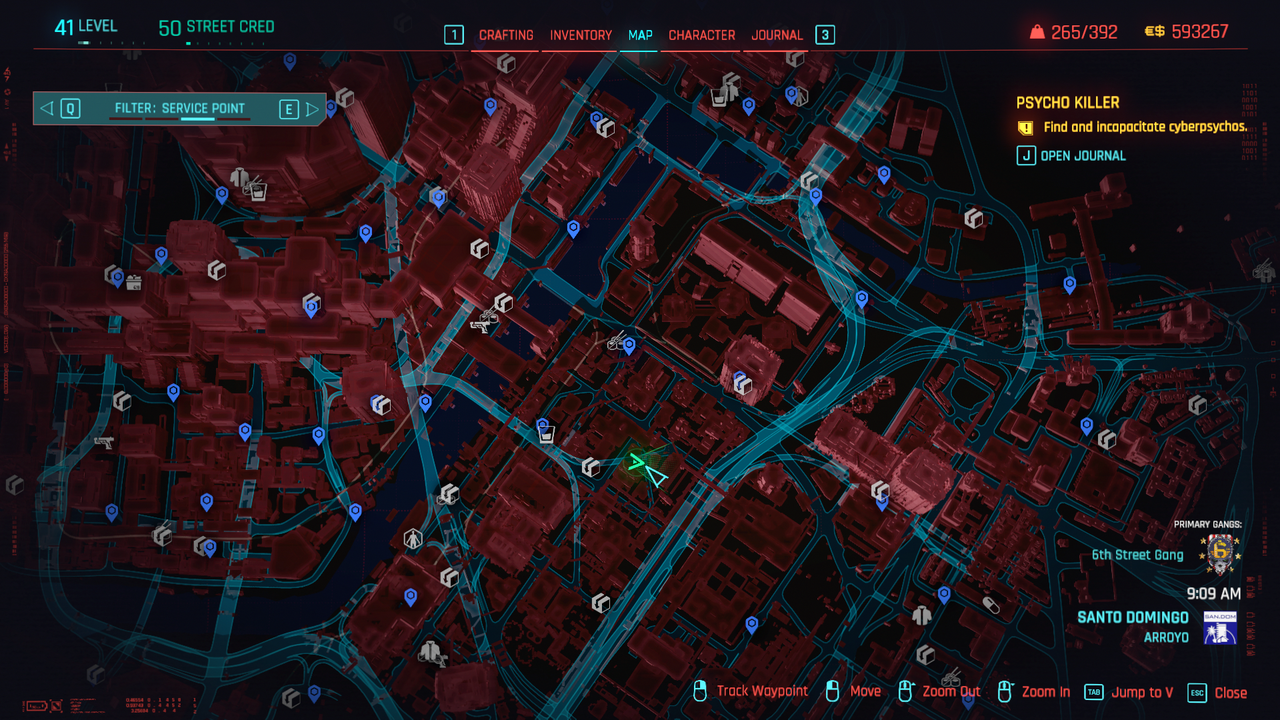The height and width of the screenshot is (720, 1280).
Task: Select the Map tab
Action: tap(640, 35)
